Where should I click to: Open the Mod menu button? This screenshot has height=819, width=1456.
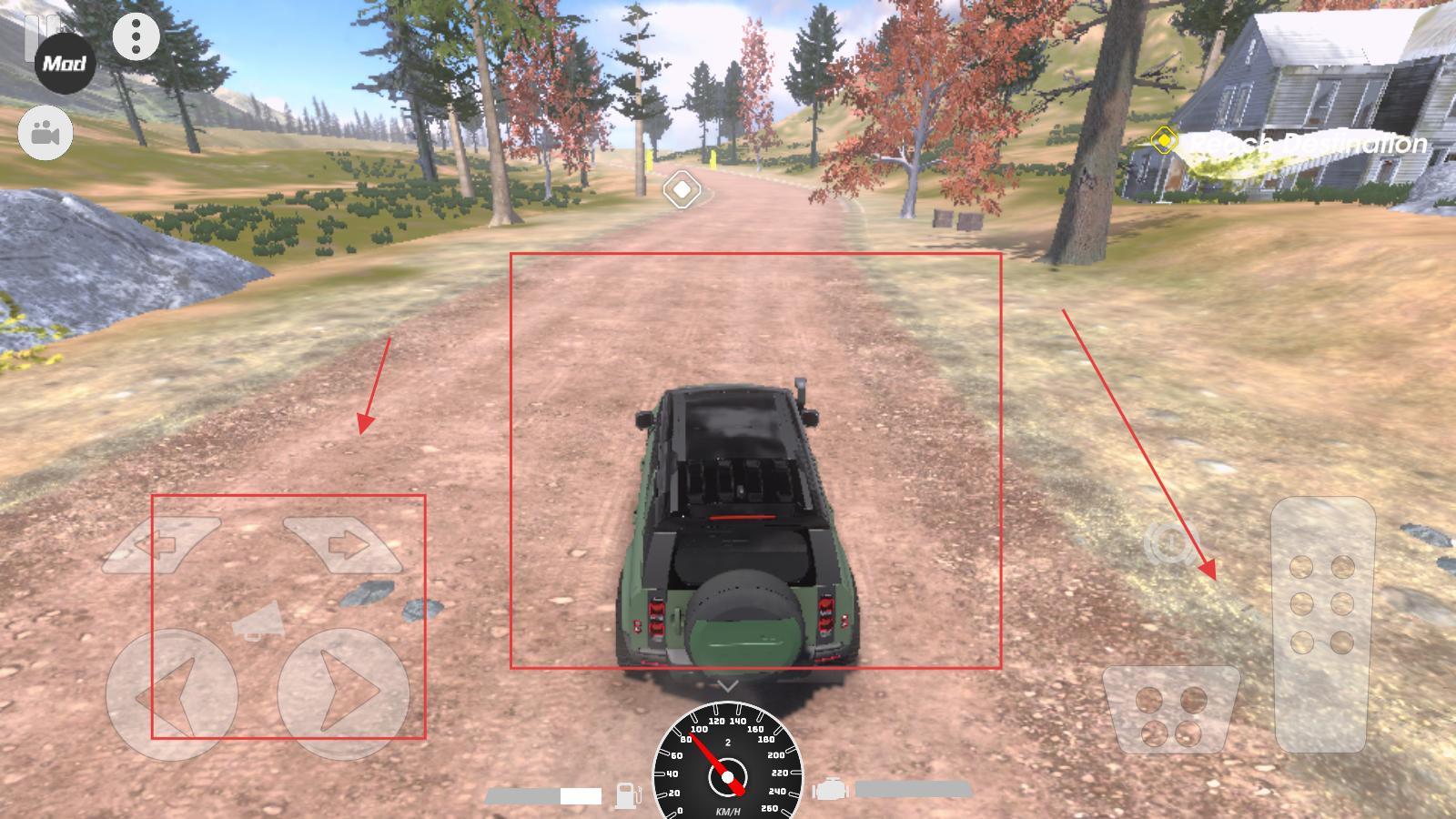pyautogui.click(x=65, y=64)
